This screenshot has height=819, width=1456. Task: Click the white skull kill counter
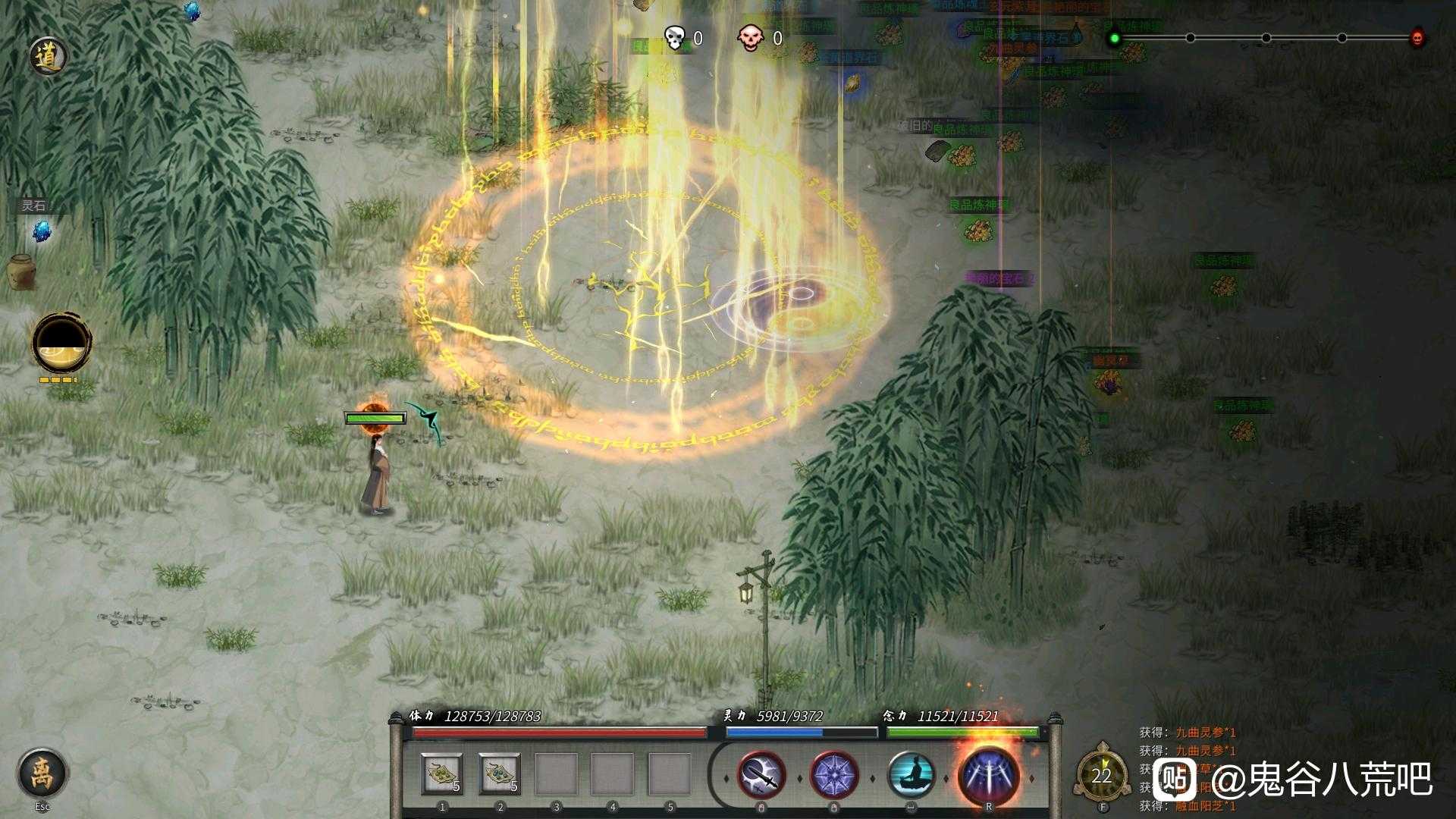coord(673,36)
